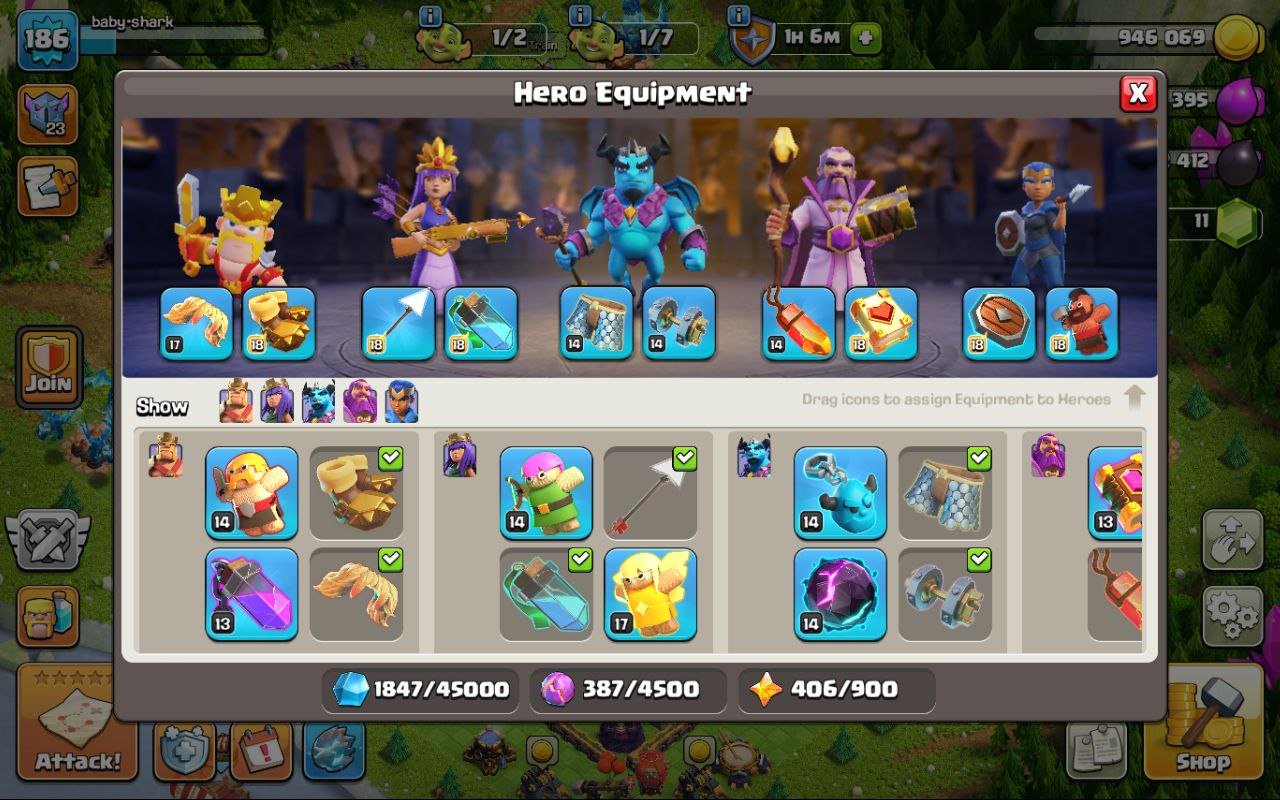Select the Healer Puppet in Queen's inventory

tap(650, 595)
